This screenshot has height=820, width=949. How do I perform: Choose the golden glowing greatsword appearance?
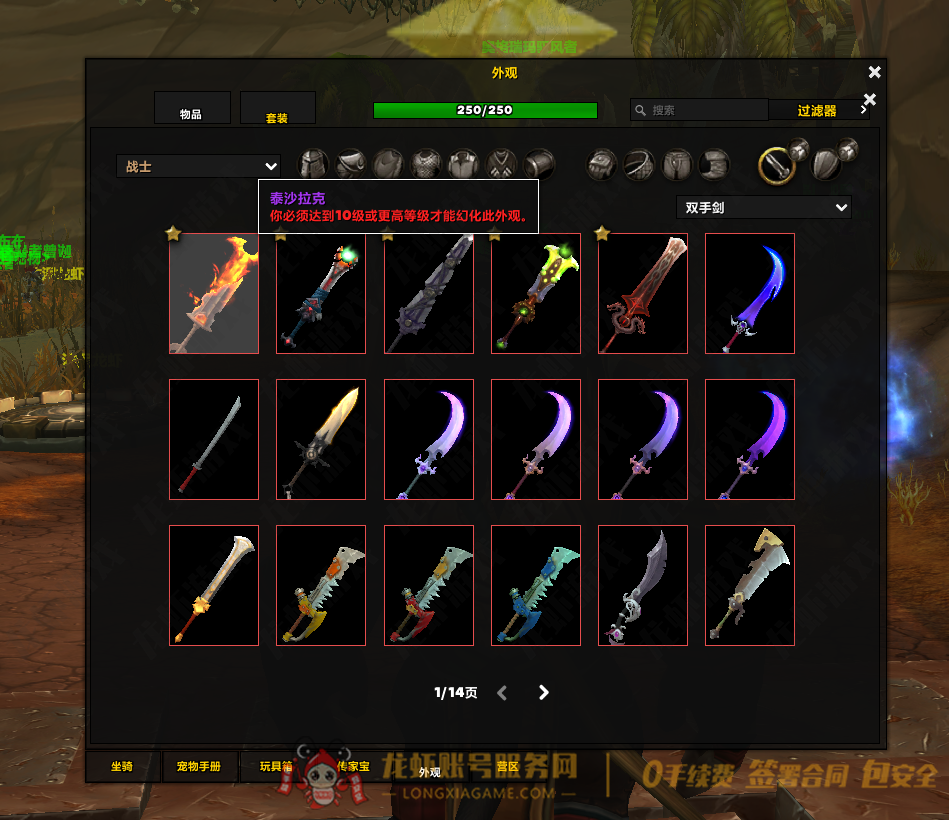(321, 440)
